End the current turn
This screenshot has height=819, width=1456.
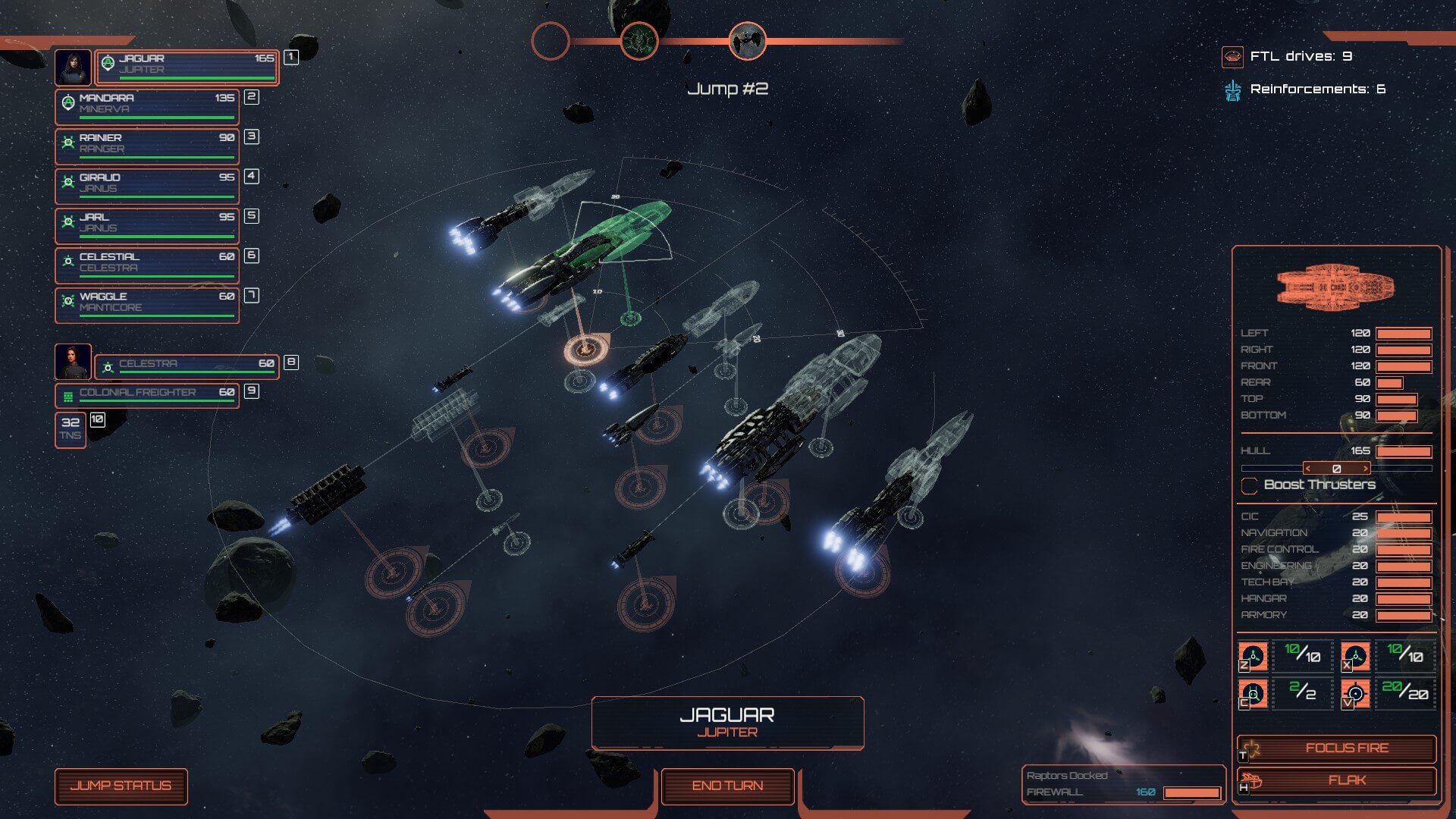tap(727, 786)
